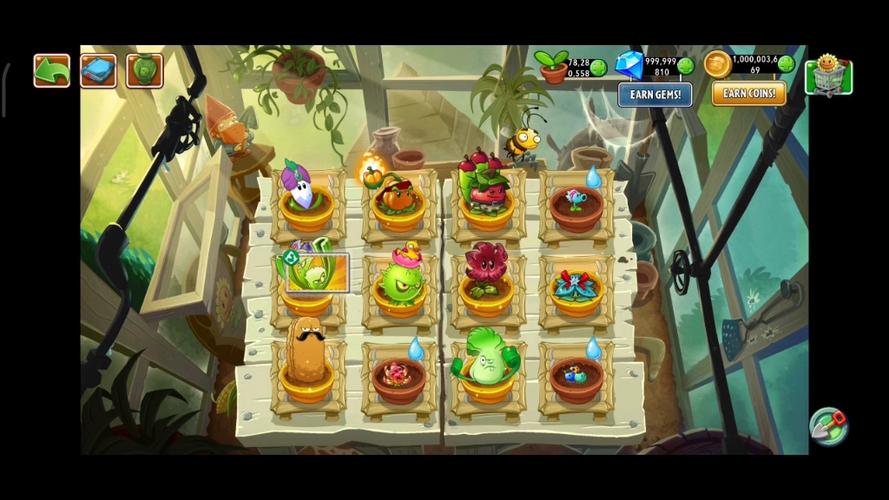Image resolution: width=889 pixels, height=500 pixels.
Task: Tap the red strawberry plant pot
Action: [x=486, y=190]
